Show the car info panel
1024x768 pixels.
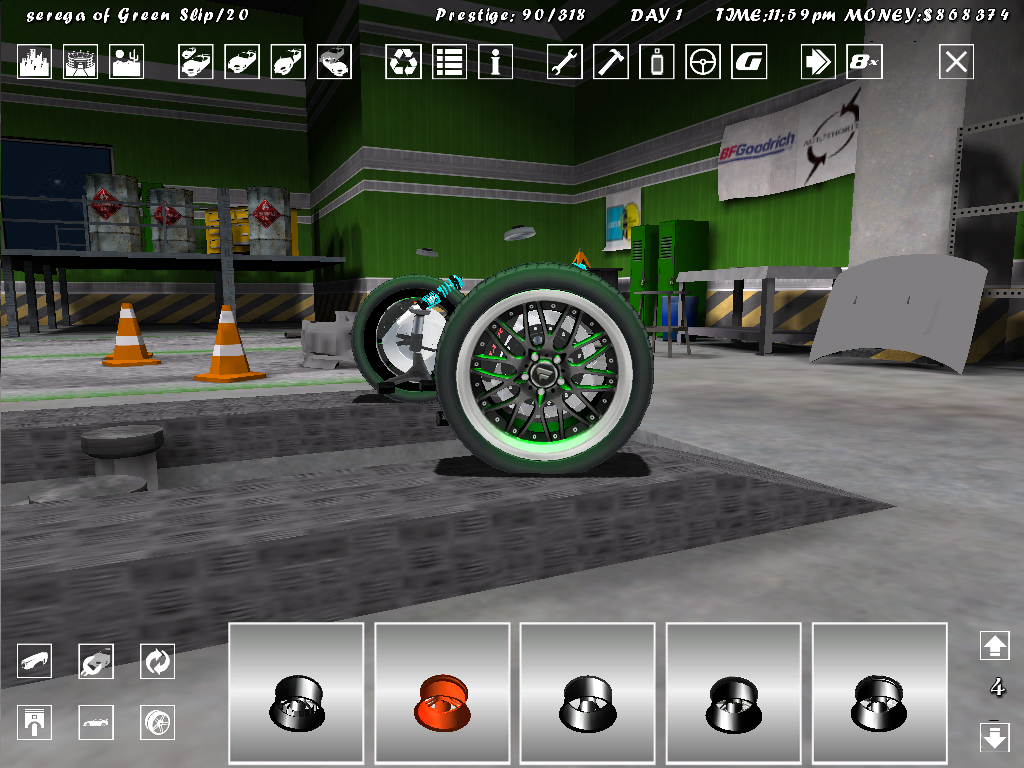click(x=495, y=62)
